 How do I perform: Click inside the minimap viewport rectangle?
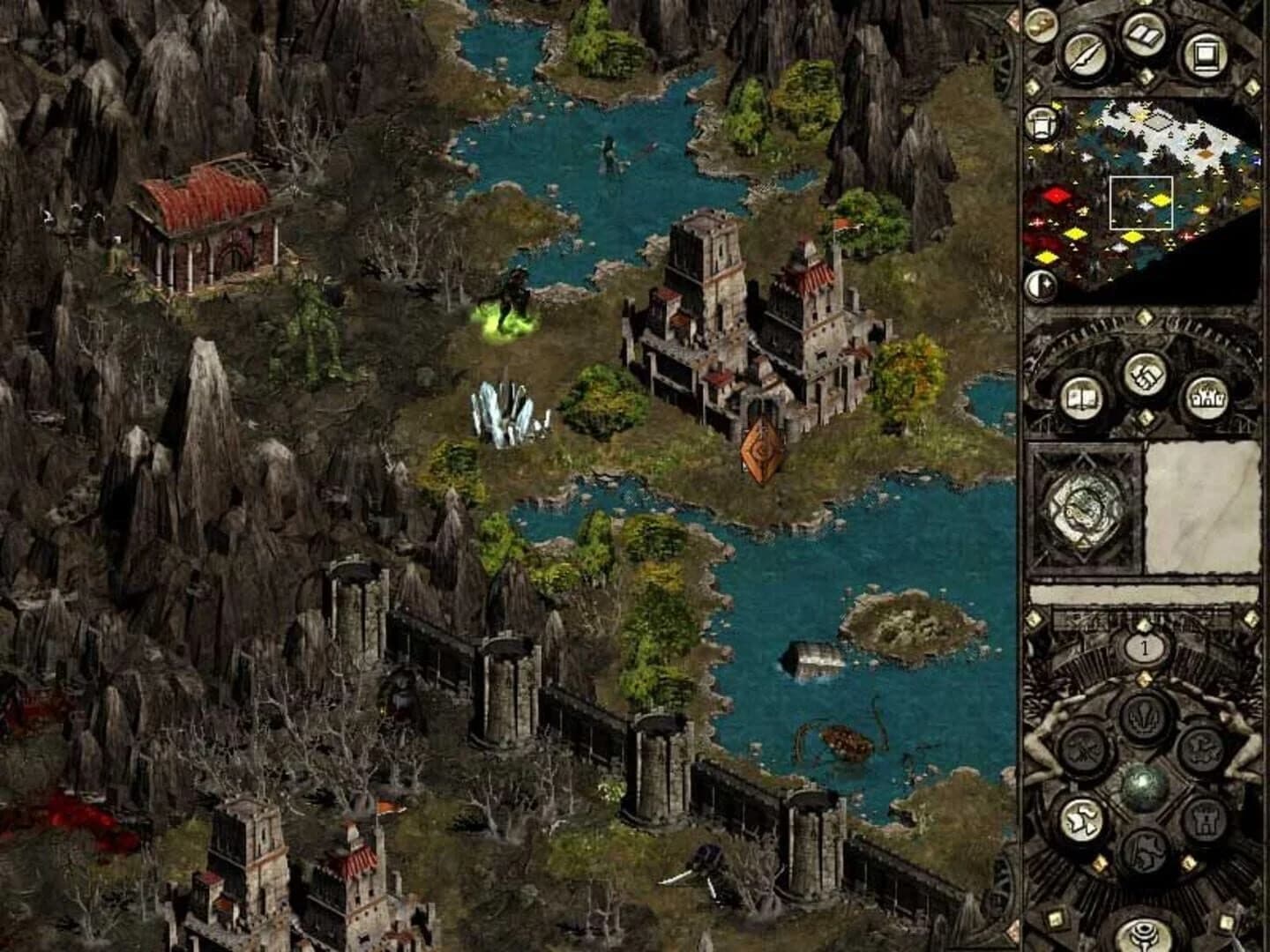(x=1140, y=203)
